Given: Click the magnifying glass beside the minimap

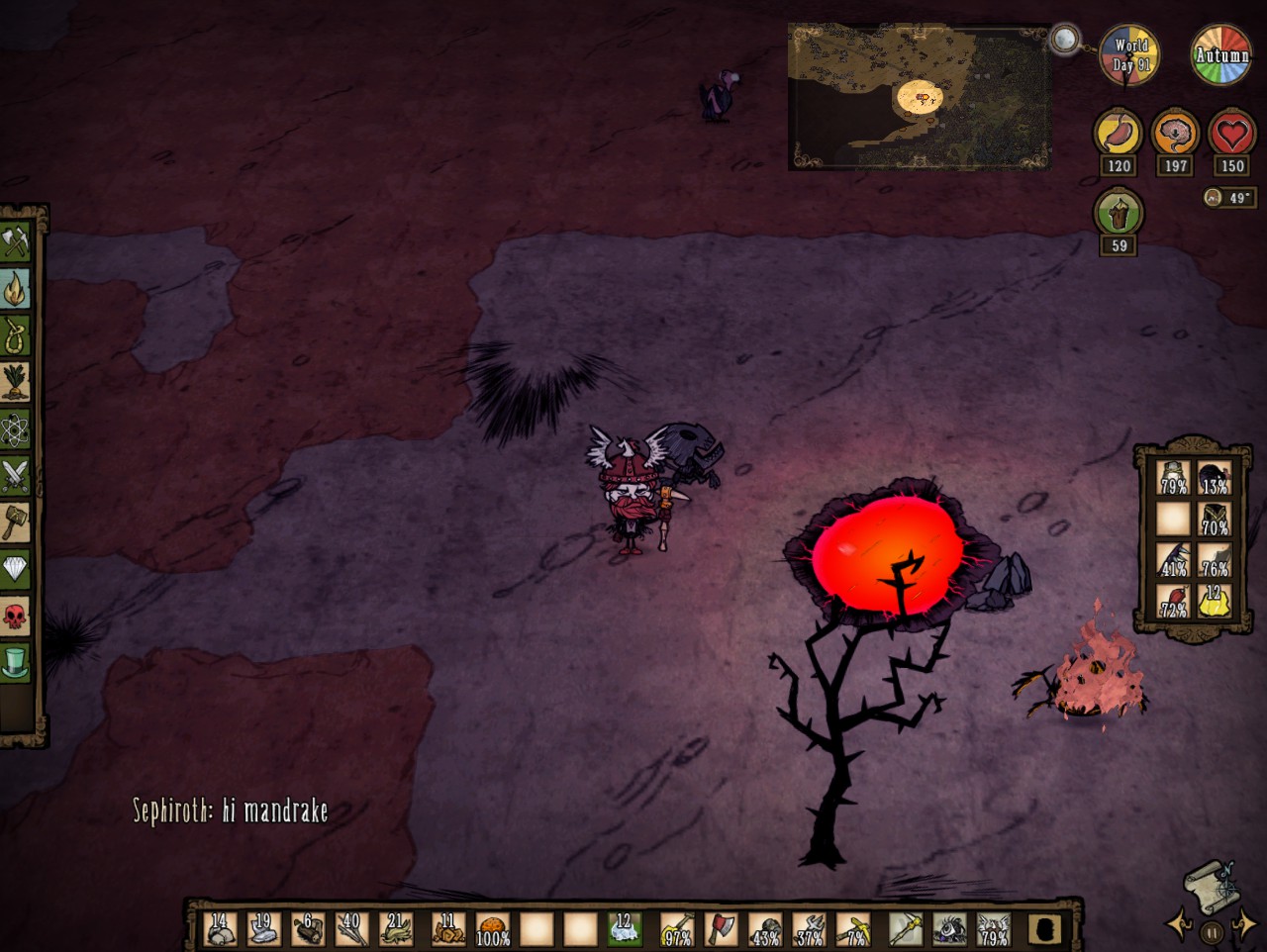Looking at the screenshot, I should tap(1064, 40).
